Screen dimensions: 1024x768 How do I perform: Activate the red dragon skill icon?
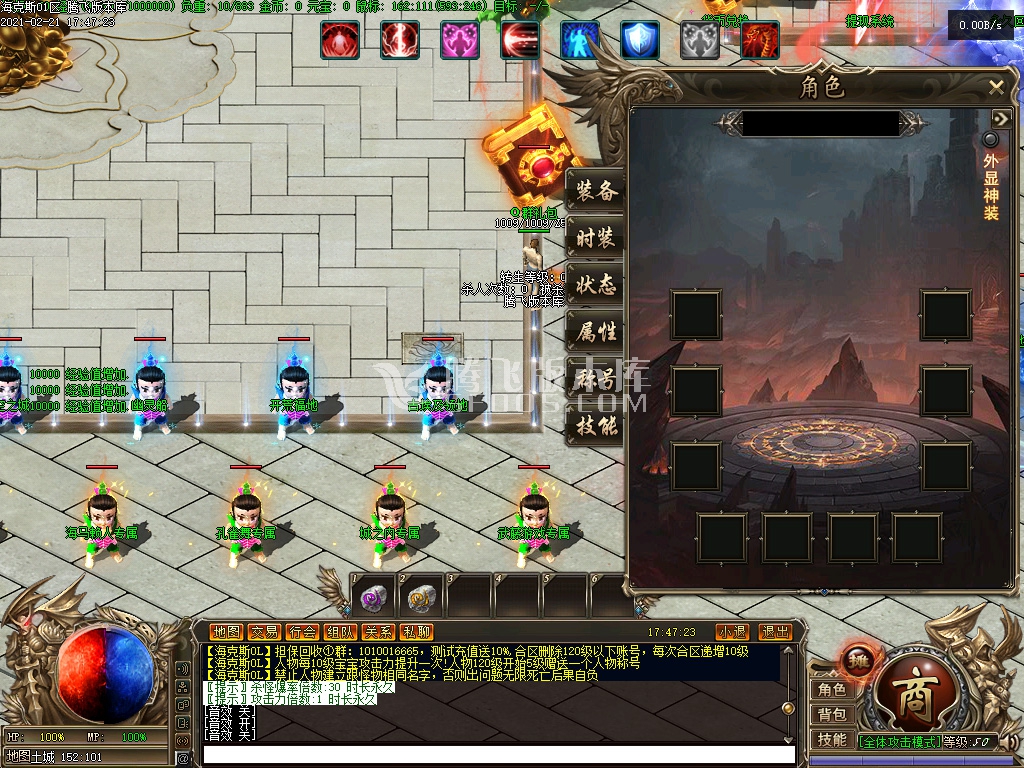[x=760, y=40]
